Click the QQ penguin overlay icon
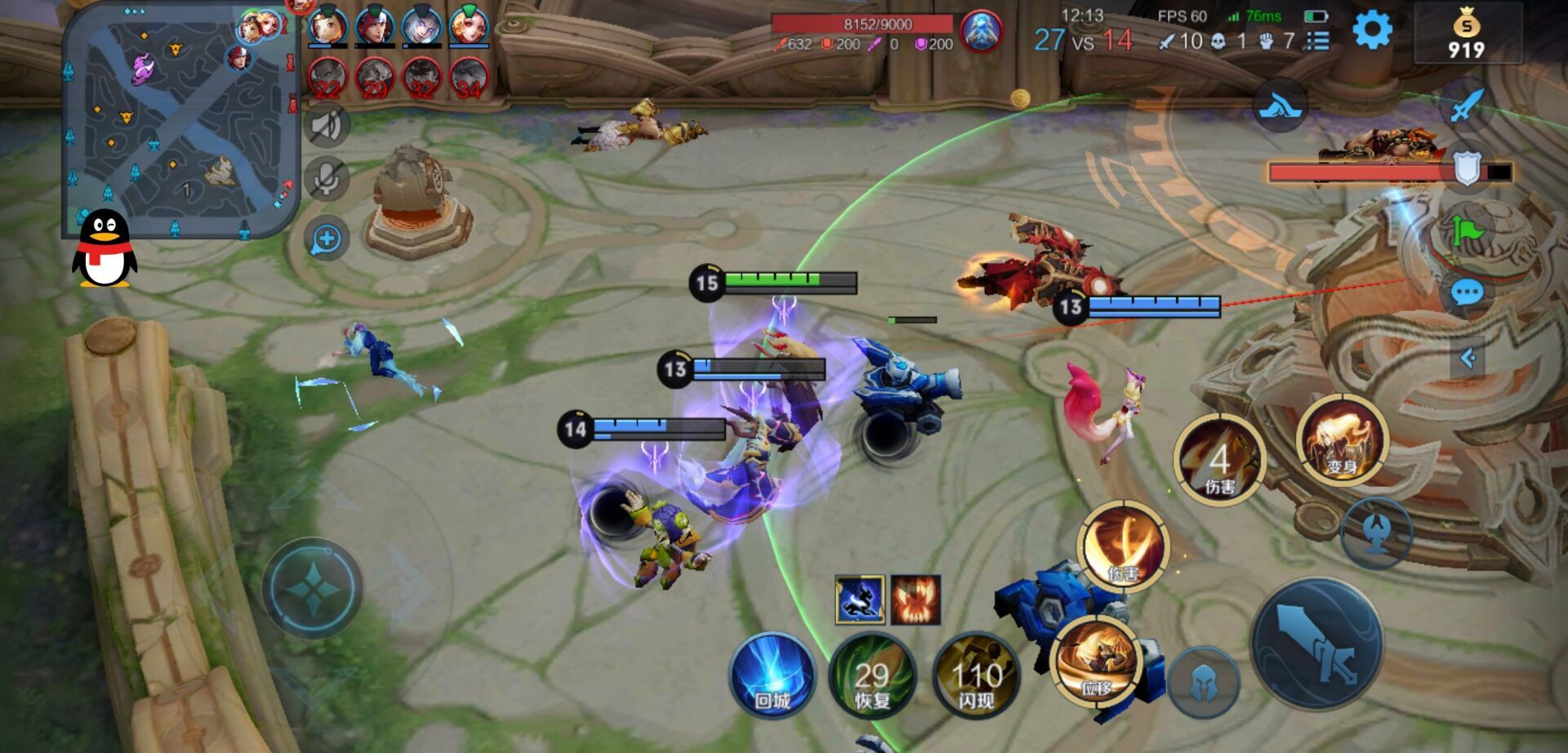Screen dimensions: 1568x753 pyautogui.click(x=104, y=249)
